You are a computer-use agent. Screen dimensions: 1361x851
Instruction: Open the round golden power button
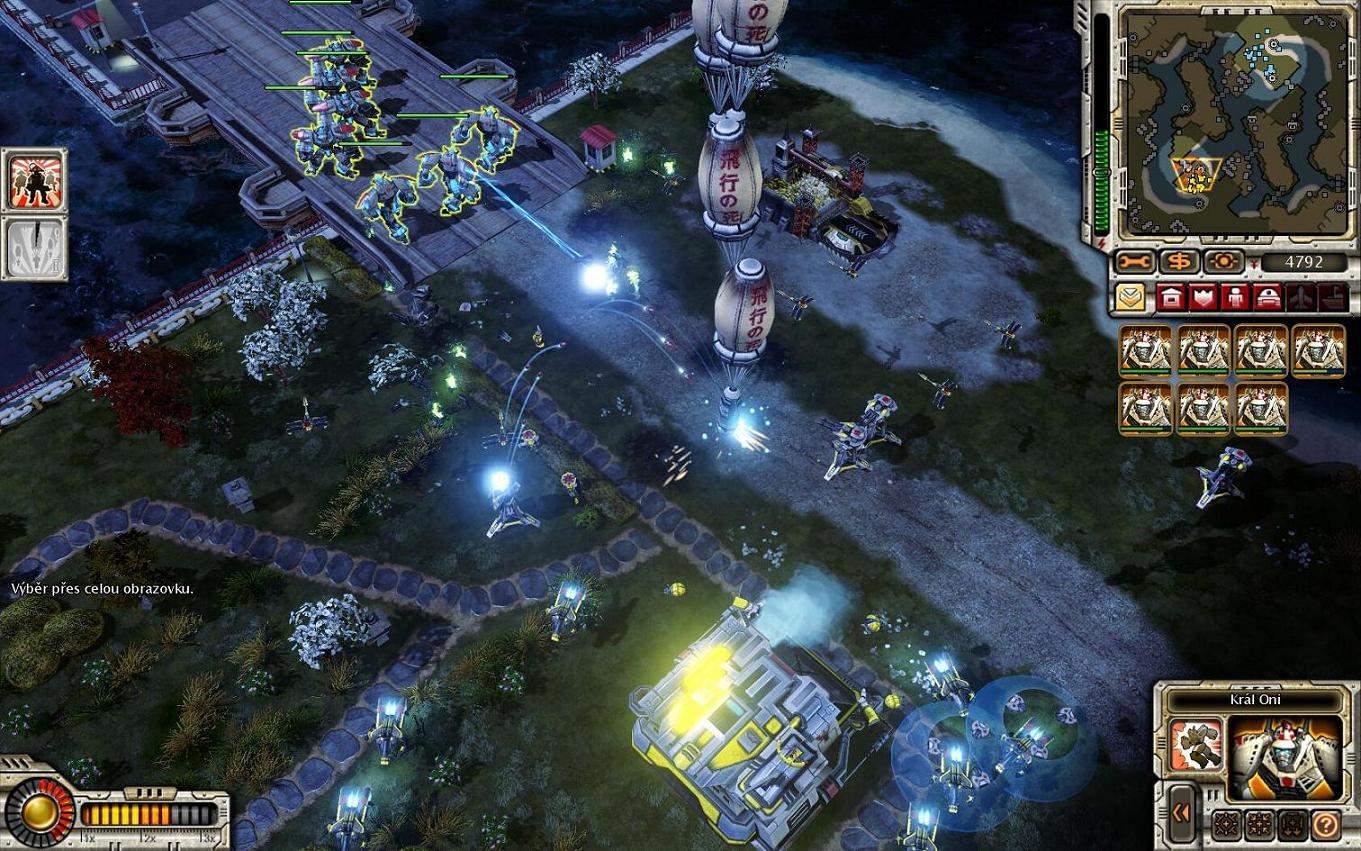click(40, 811)
